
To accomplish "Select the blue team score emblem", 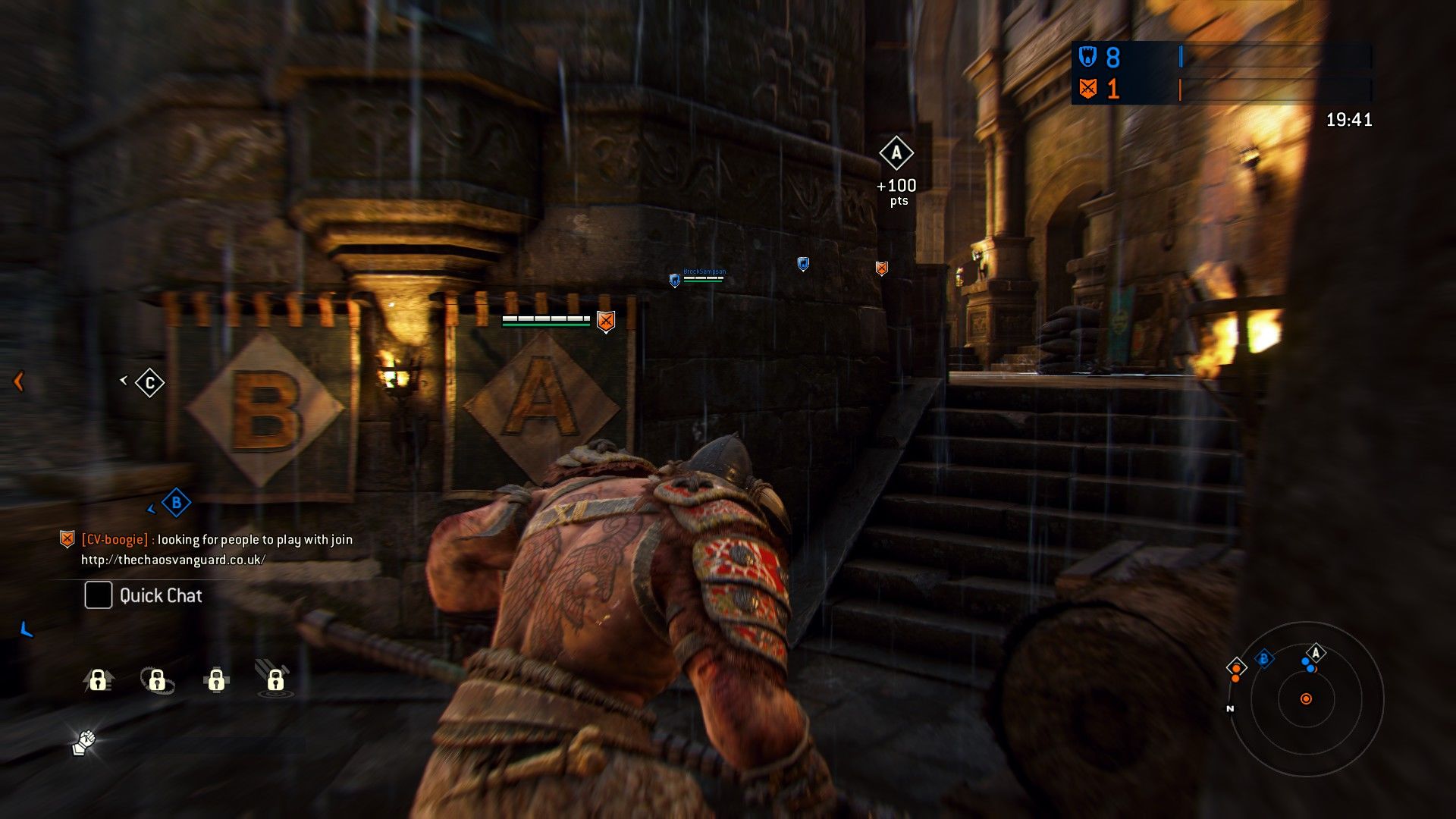I will pyautogui.click(x=1088, y=57).
